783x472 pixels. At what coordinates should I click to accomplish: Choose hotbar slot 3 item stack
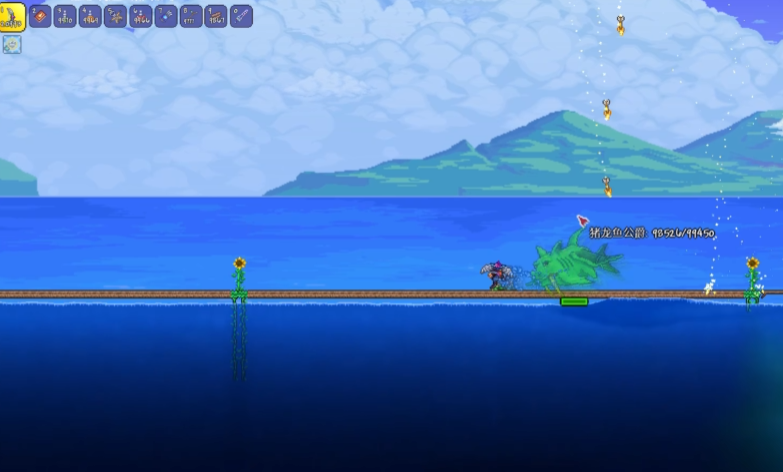point(65,16)
